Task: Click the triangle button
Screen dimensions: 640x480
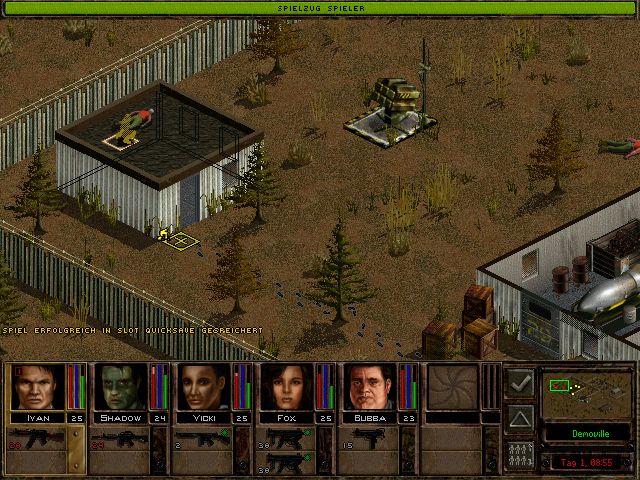Action: (x=519, y=417)
